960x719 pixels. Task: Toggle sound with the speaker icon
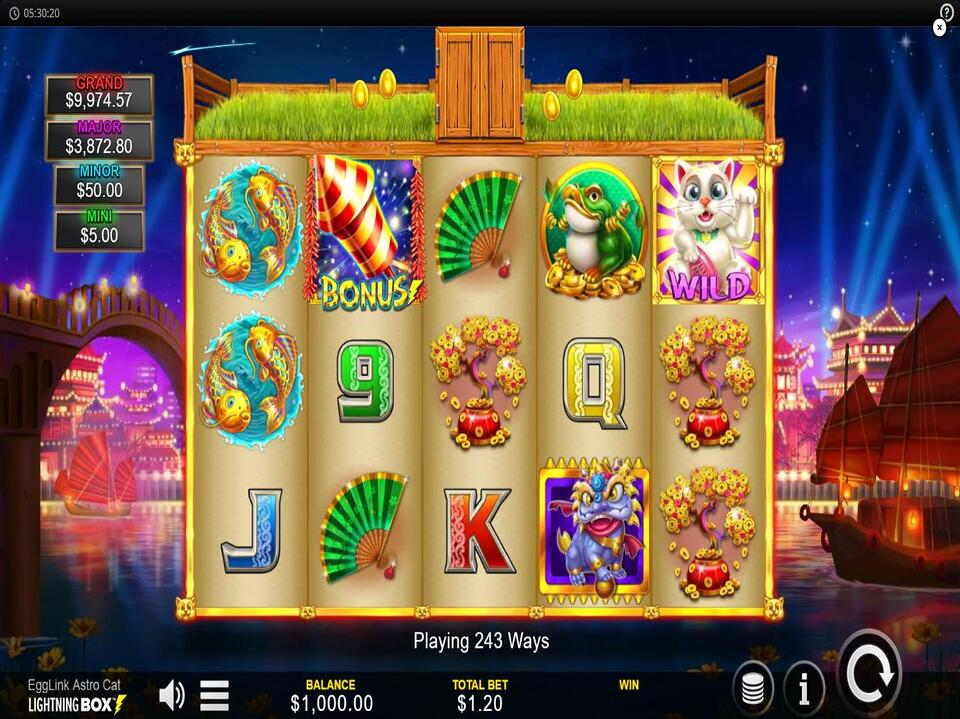pos(172,694)
